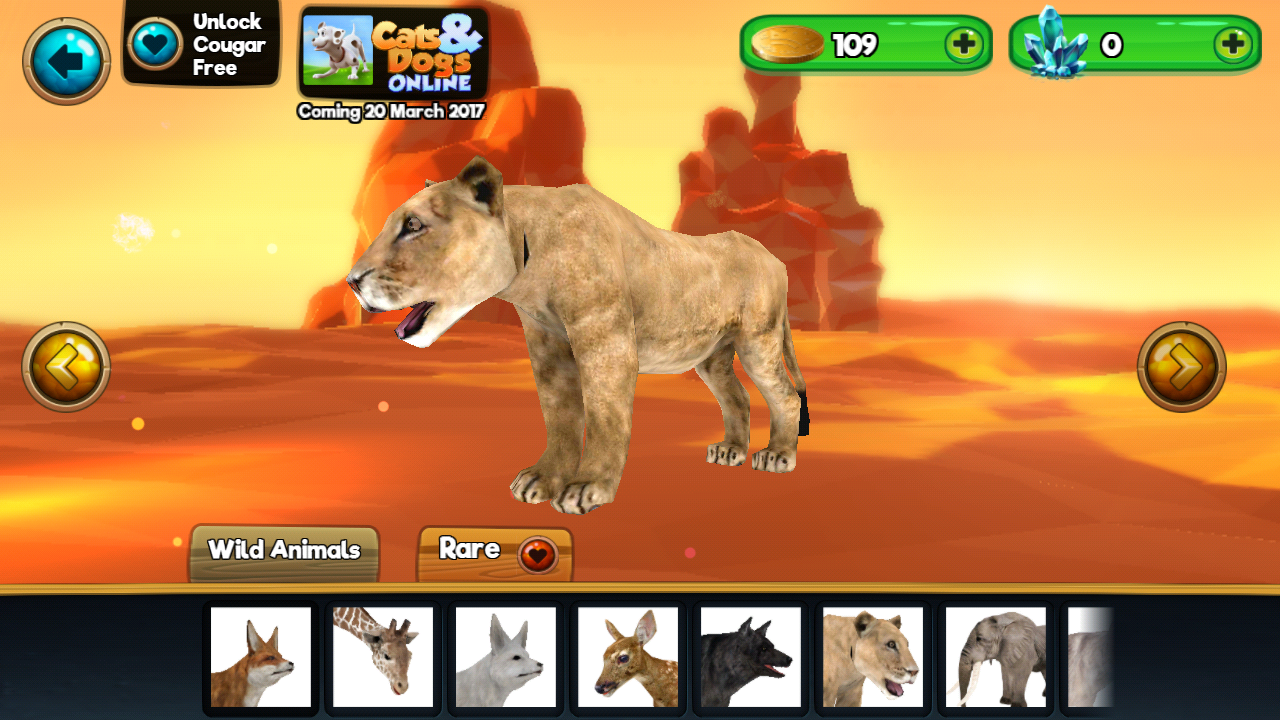Select the giraffe thumbnail
The width and height of the screenshot is (1280, 720).
coord(382,658)
